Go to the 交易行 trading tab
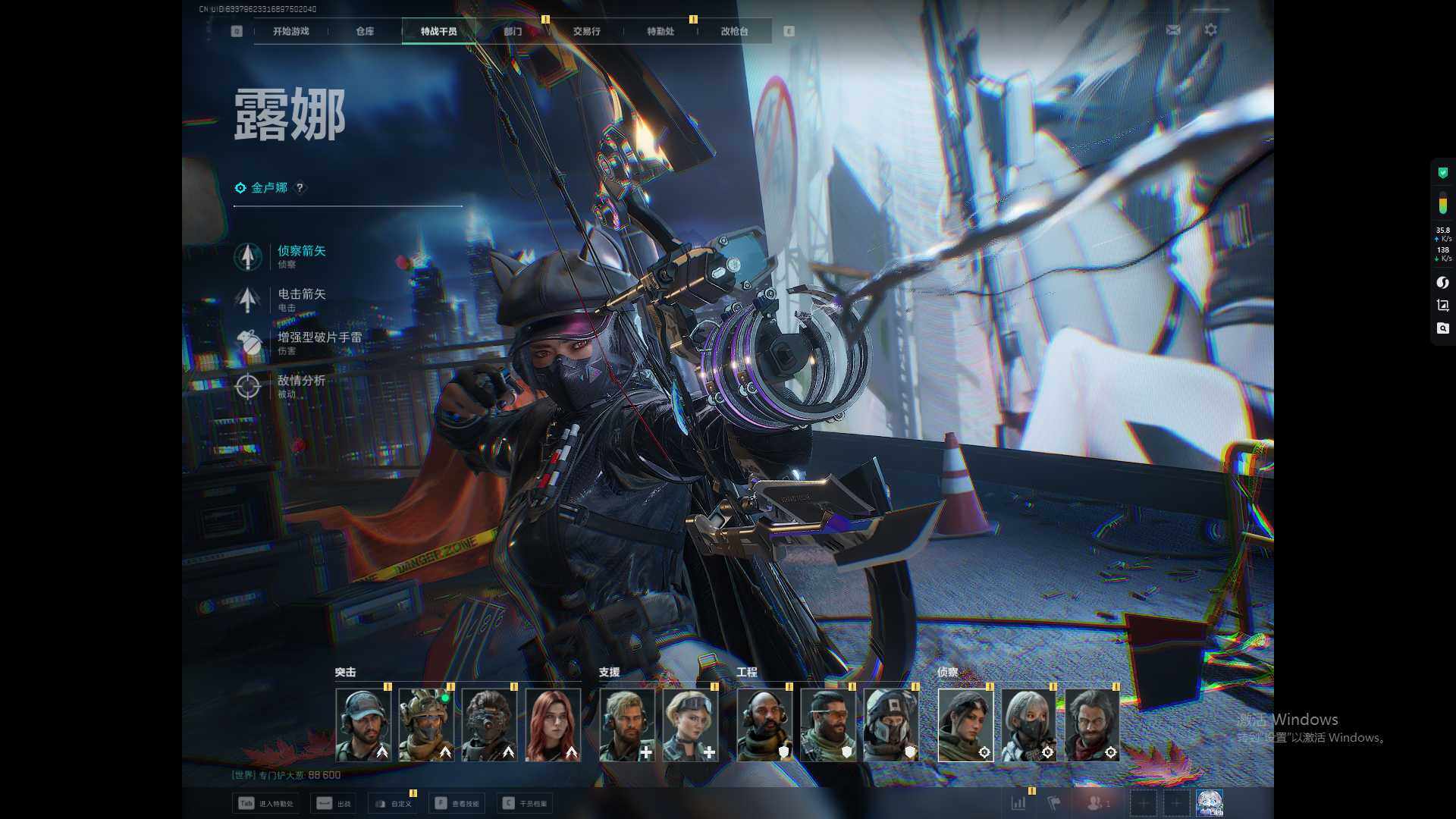1456x819 pixels. tap(586, 31)
